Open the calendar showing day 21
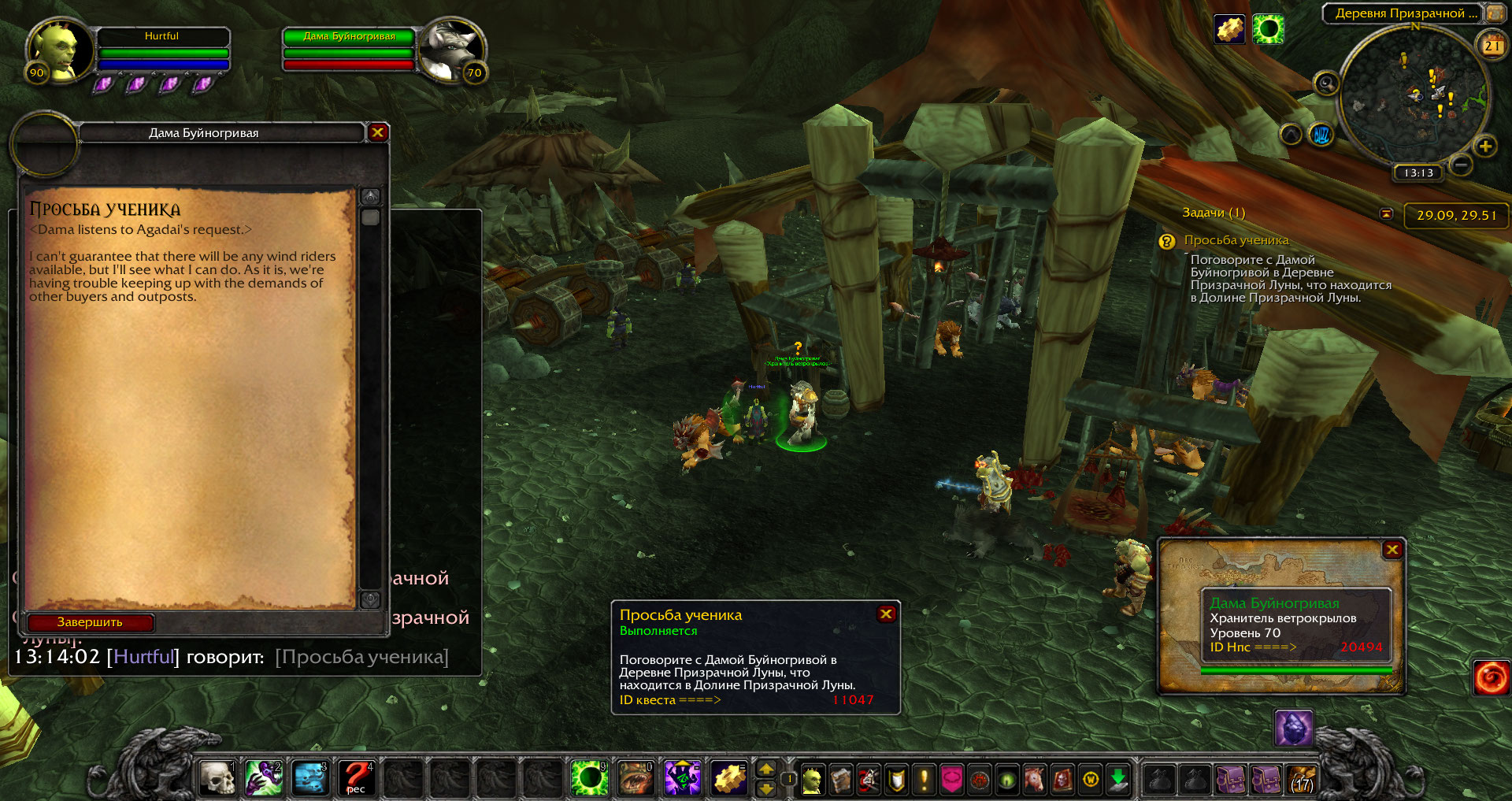This screenshot has width=1512, height=801. click(x=1492, y=46)
